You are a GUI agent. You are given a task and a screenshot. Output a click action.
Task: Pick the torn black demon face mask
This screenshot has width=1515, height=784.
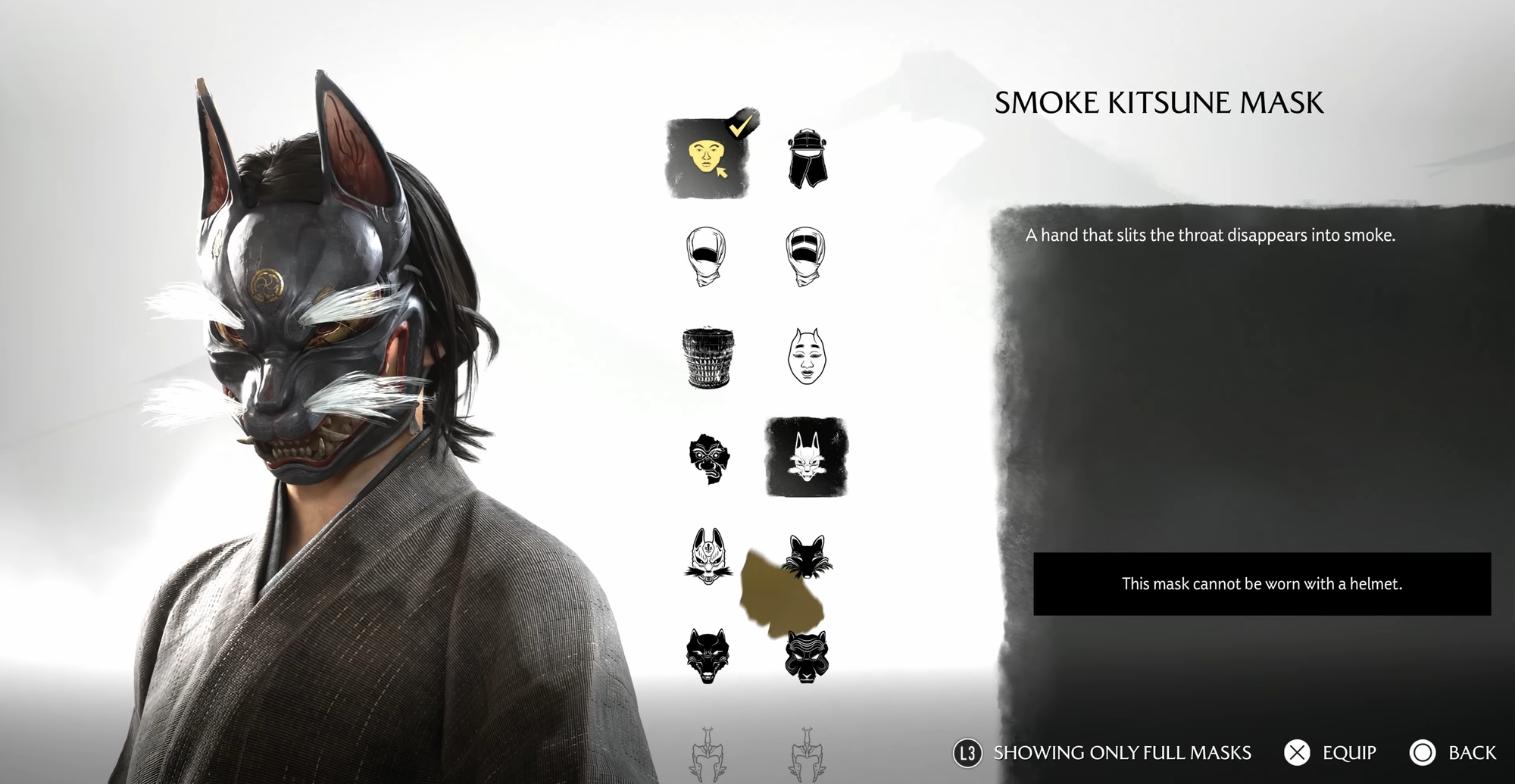coord(709,458)
